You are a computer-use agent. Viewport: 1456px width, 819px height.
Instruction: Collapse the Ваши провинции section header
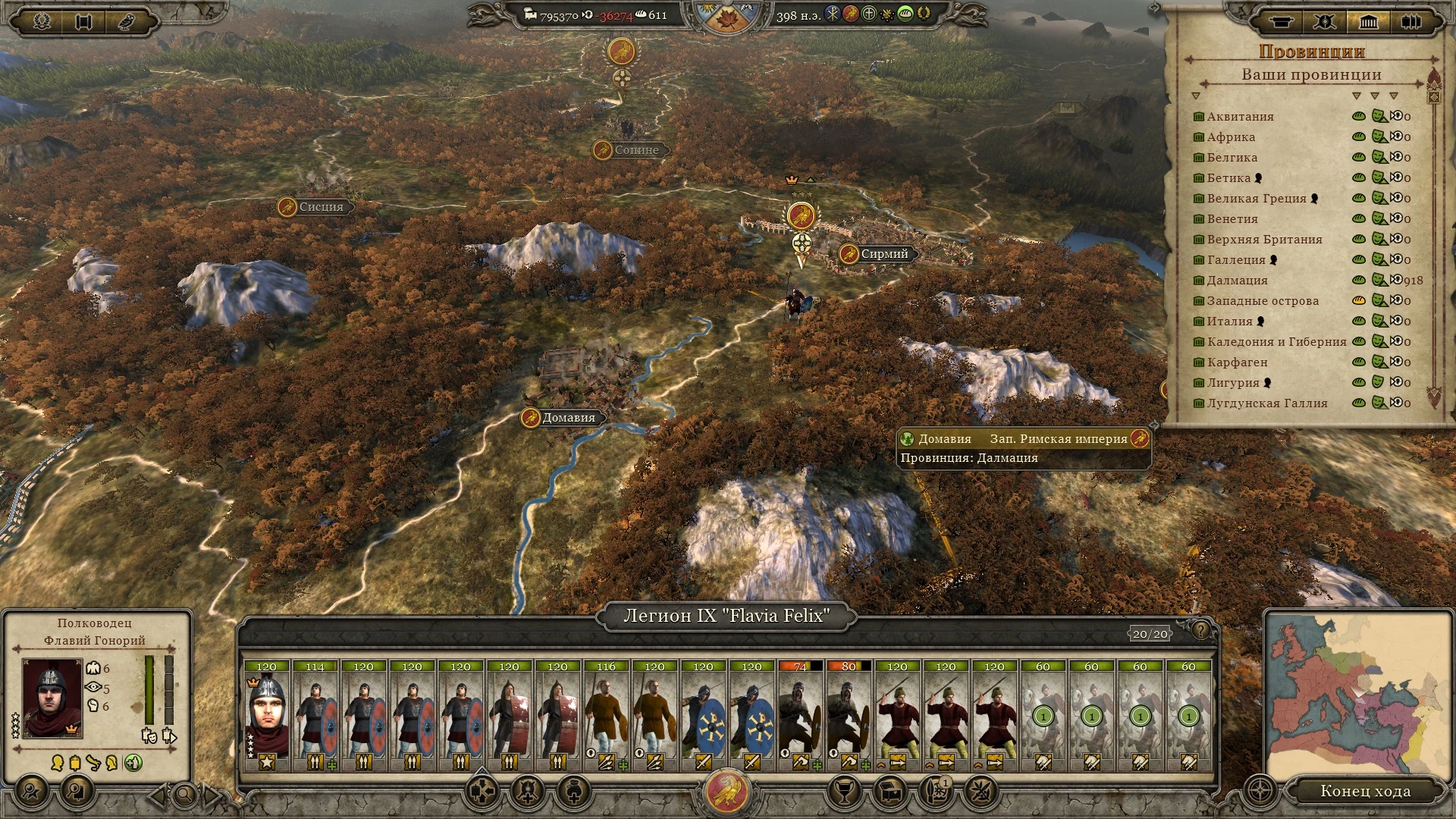click(1312, 75)
